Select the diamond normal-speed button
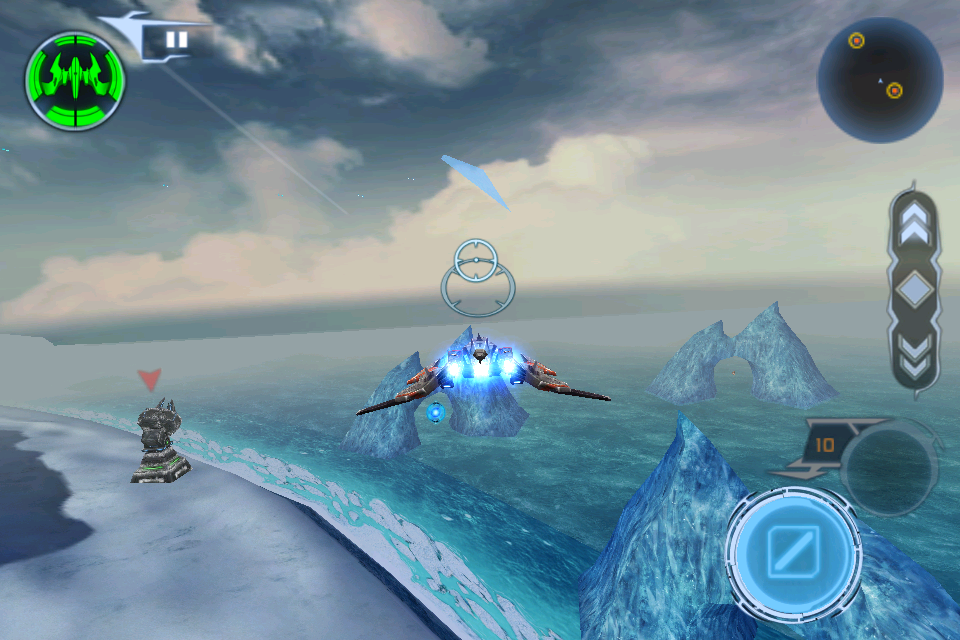The image size is (960, 640). pyautogui.click(x=914, y=290)
